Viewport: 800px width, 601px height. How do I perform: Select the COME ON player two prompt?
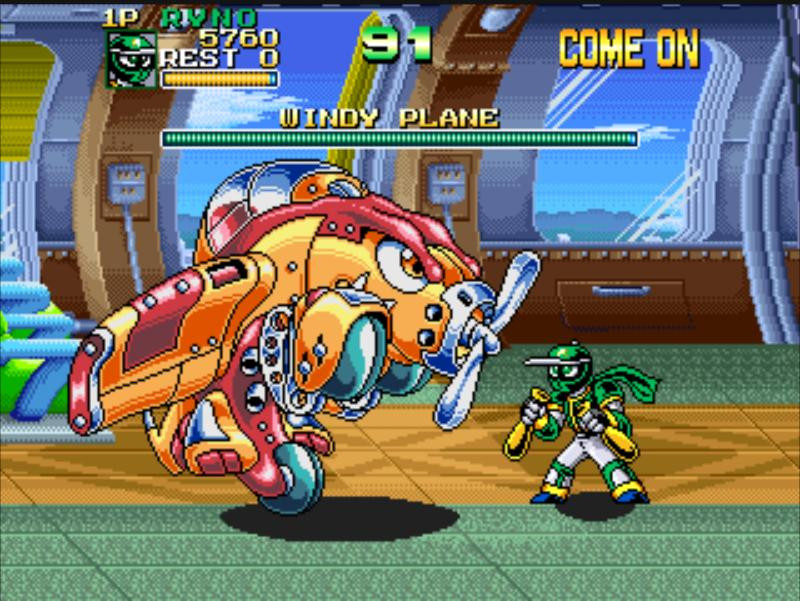(x=628, y=48)
